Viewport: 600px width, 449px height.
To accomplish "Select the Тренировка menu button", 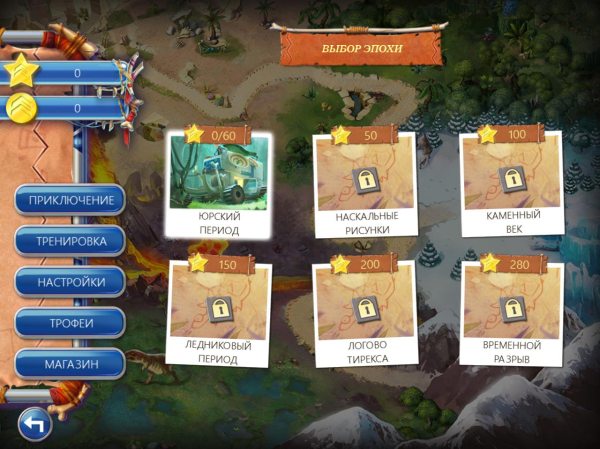I will click(70, 241).
